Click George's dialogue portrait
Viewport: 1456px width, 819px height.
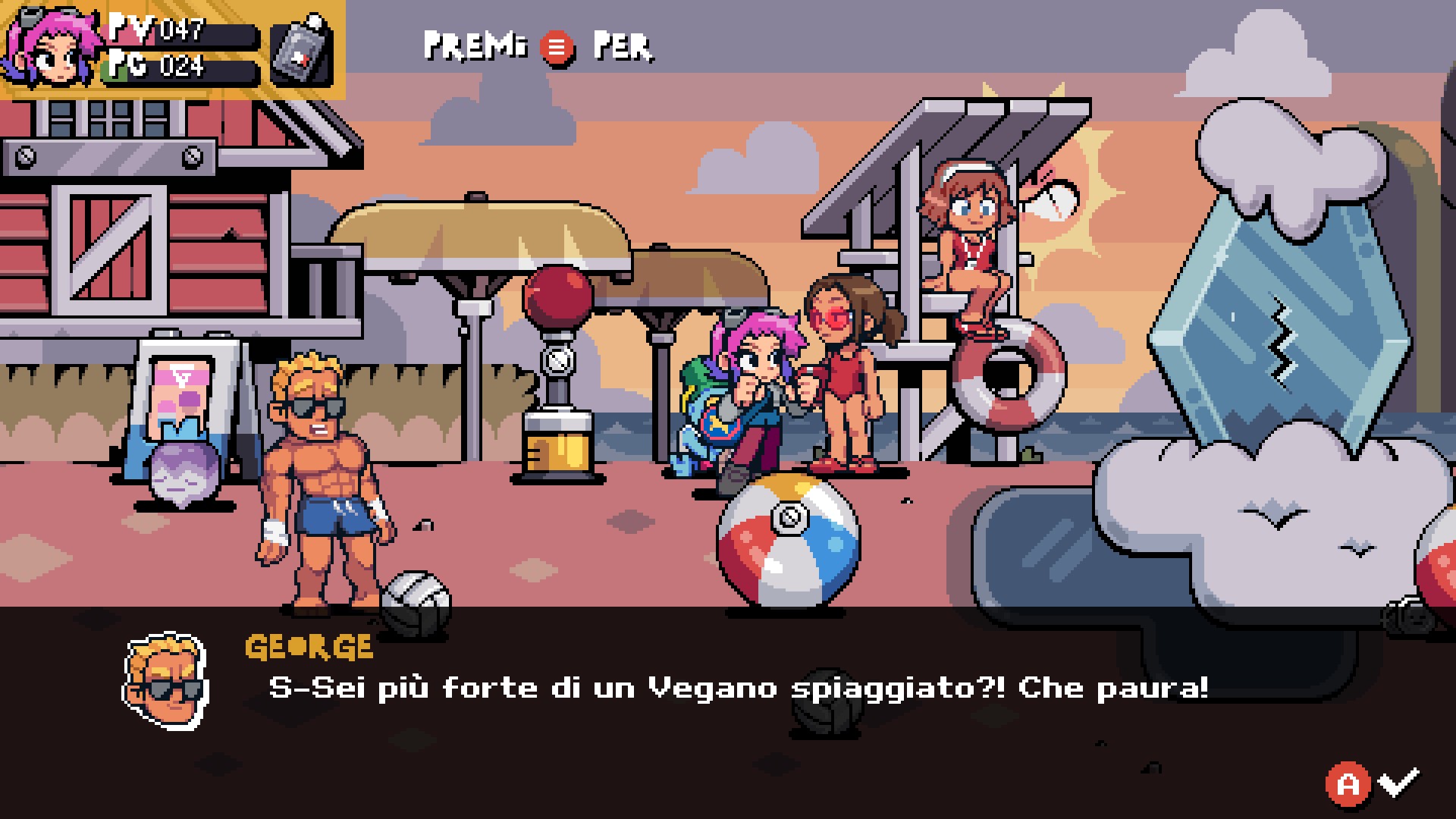[x=165, y=680]
